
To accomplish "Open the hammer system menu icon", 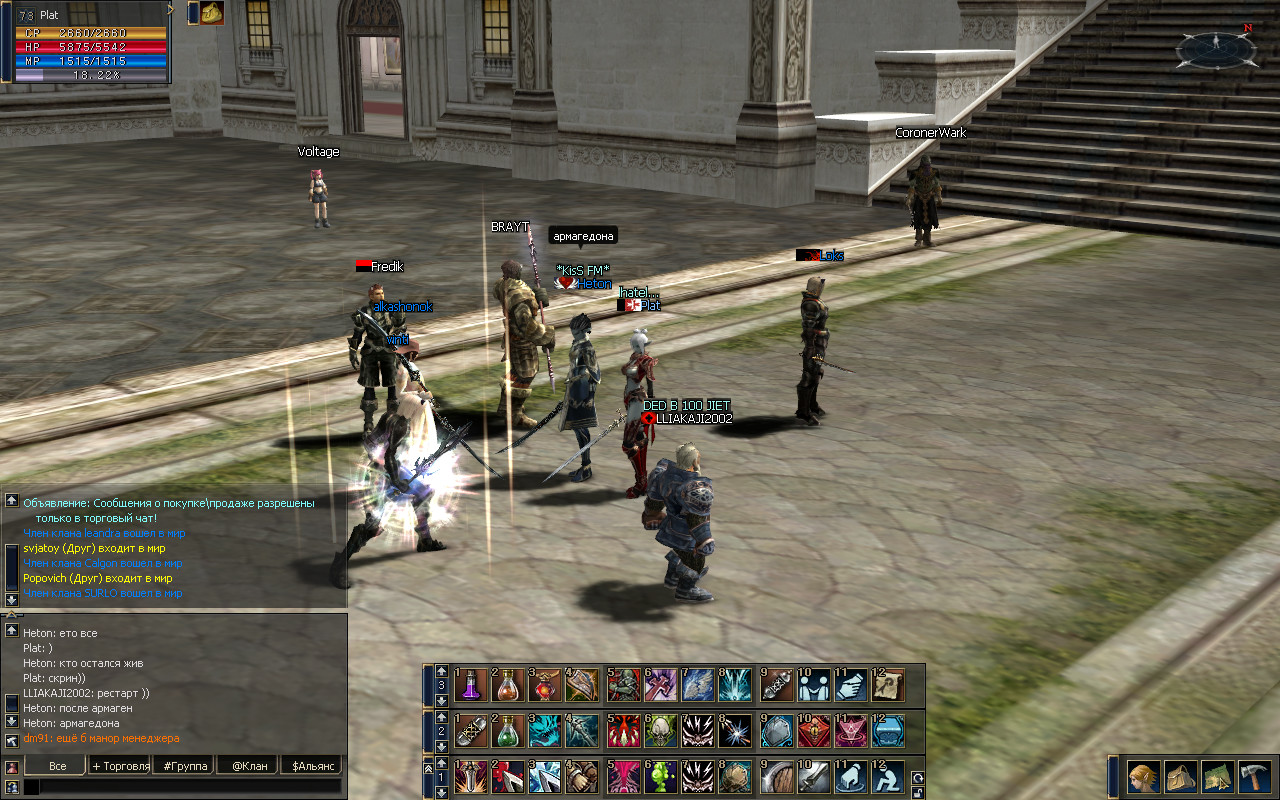I will coord(1254,776).
